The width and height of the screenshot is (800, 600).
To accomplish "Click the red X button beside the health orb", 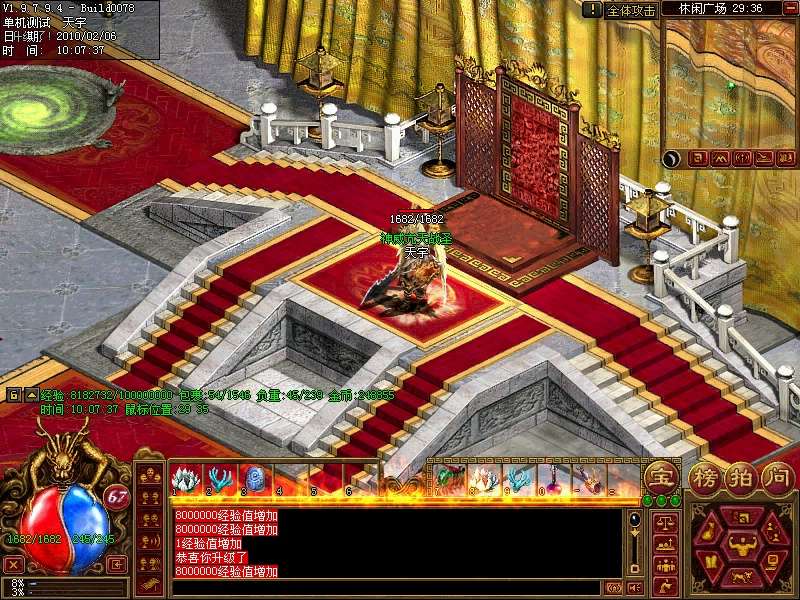I will [13, 565].
